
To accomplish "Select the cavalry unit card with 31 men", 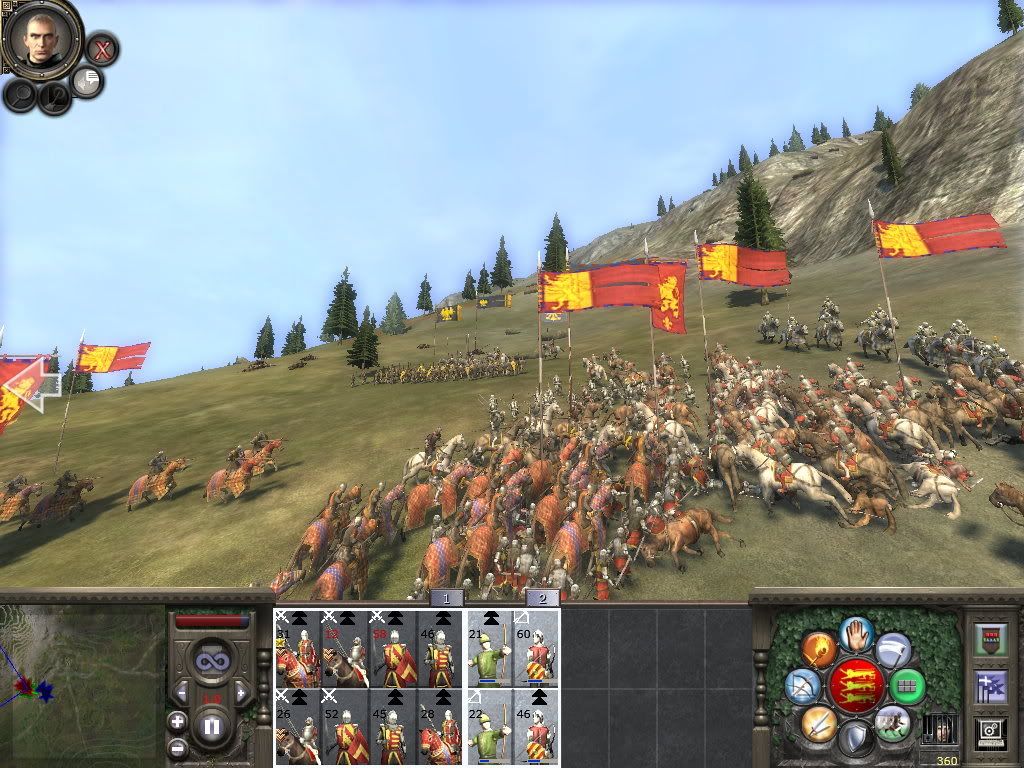I will coord(298,649).
